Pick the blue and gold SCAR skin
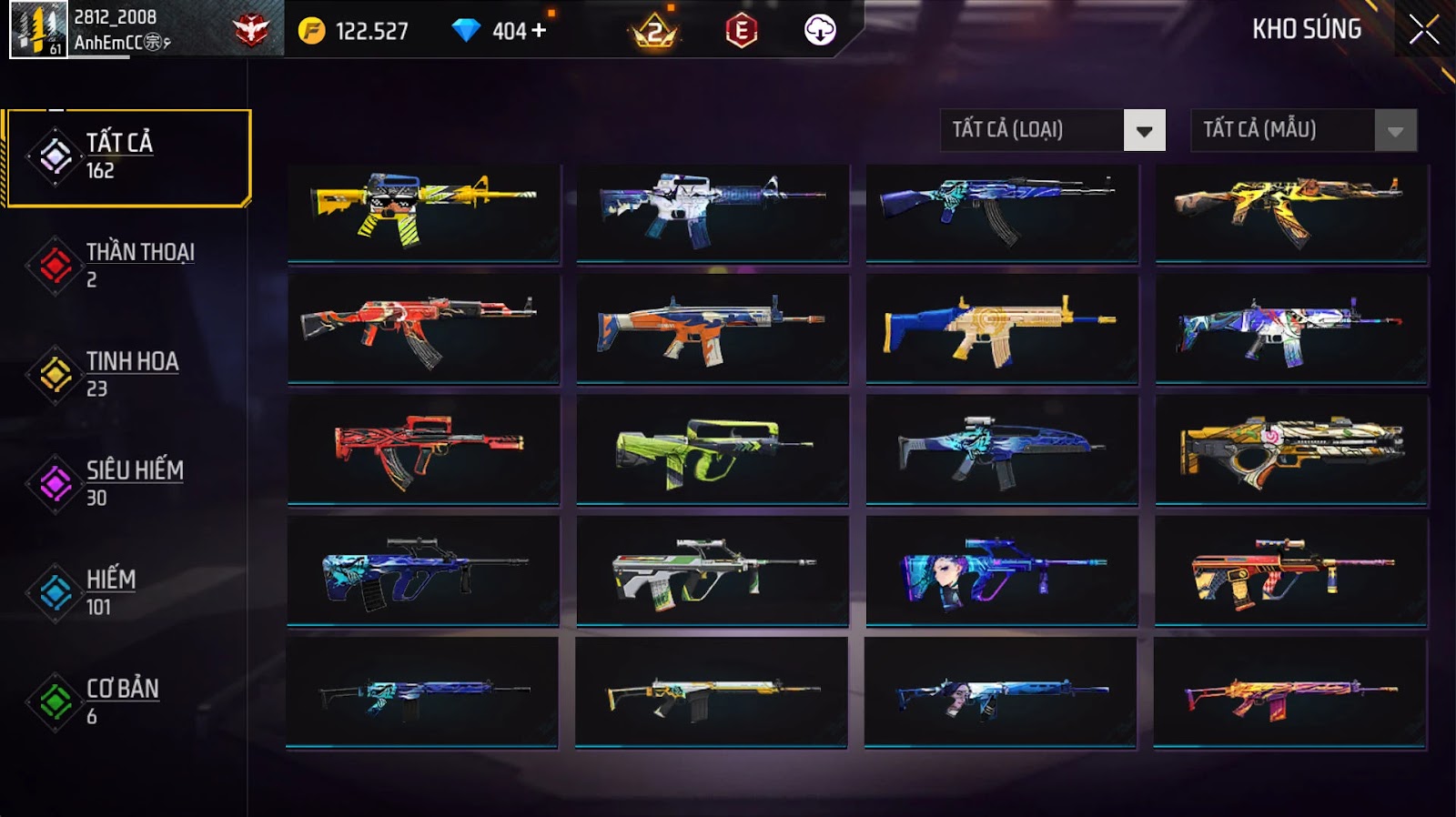Screen dimensions: 1456x817 pos(1002,328)
